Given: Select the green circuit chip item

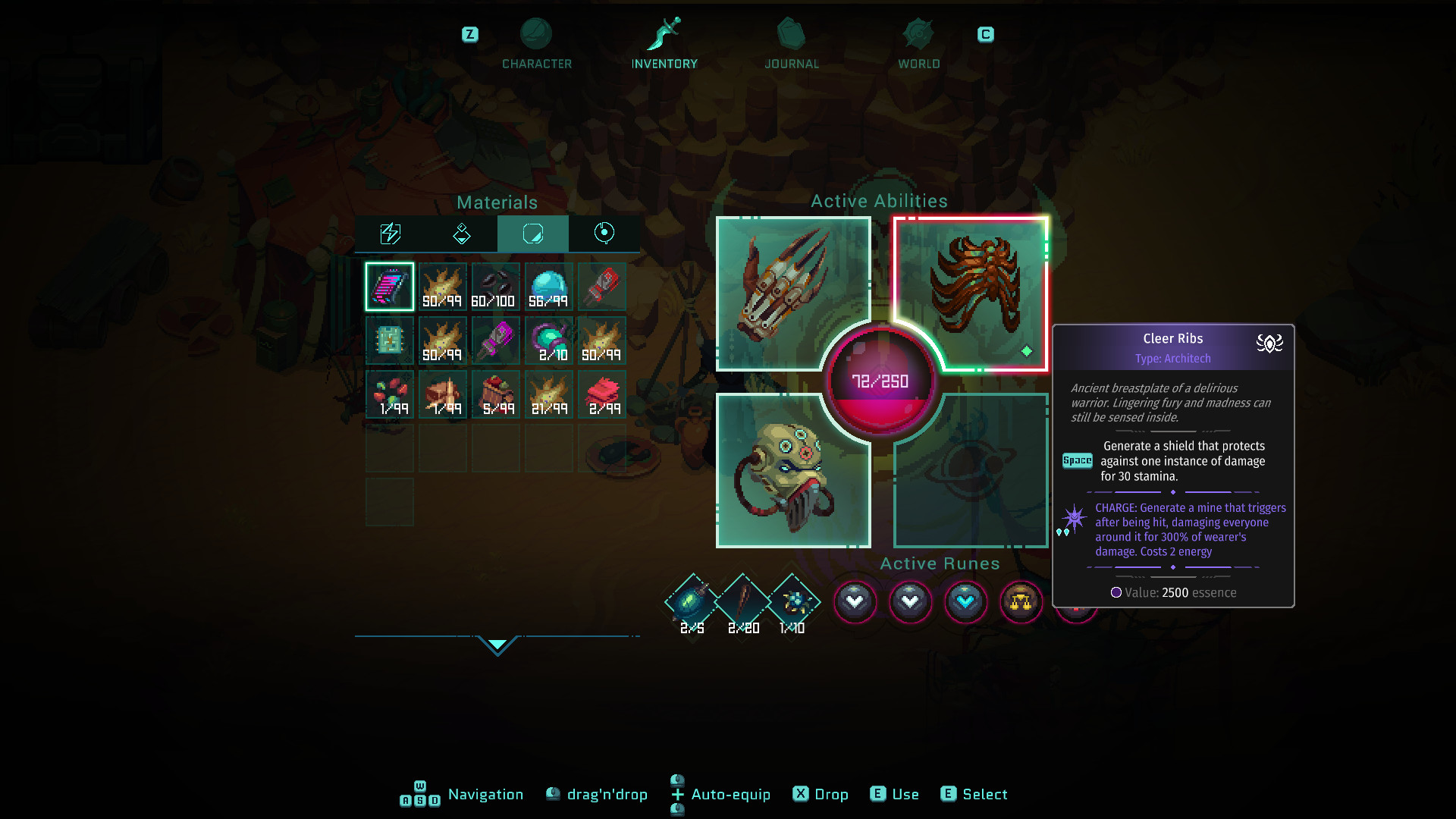Looking at the screenshot, I should point(390,340).
